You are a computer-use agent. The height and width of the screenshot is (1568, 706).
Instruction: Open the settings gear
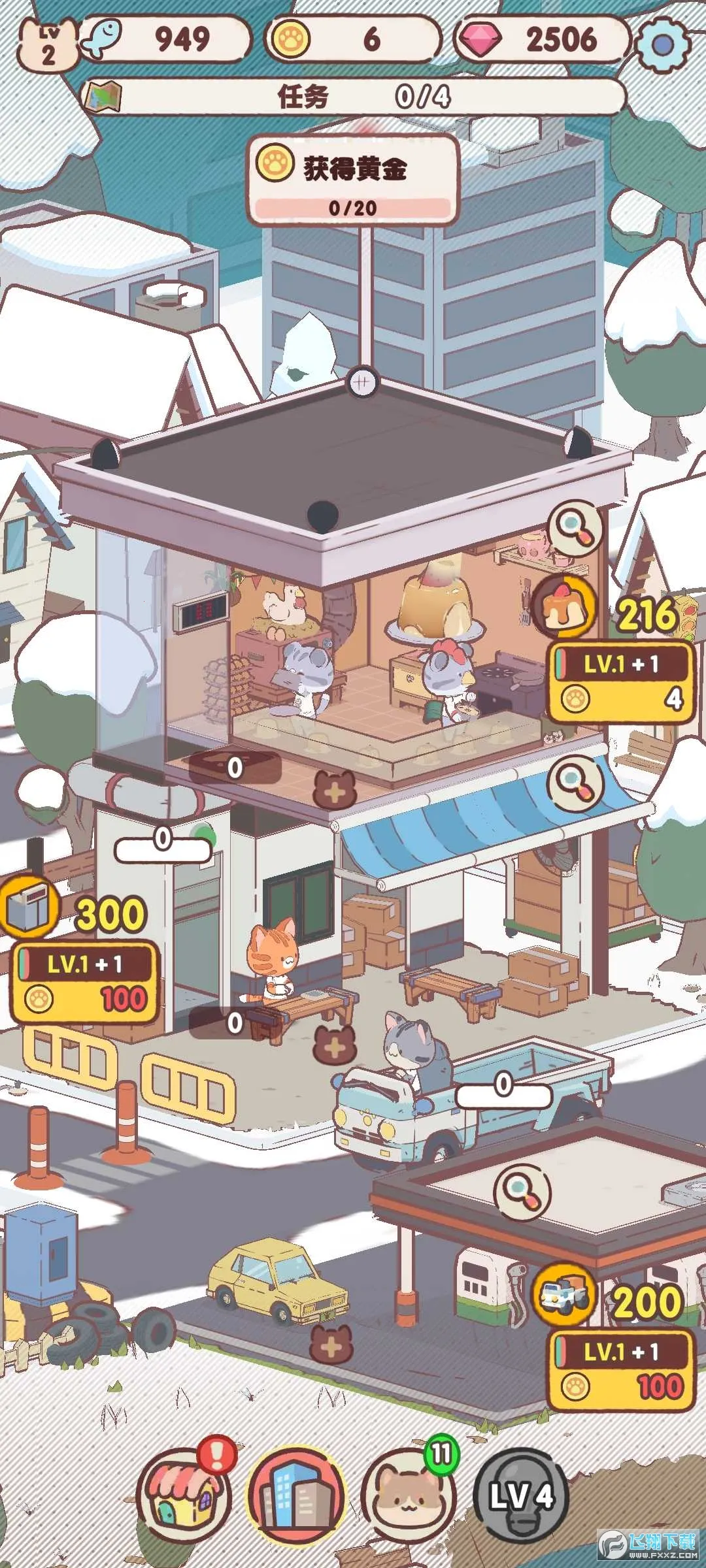(x=662, y=44)
